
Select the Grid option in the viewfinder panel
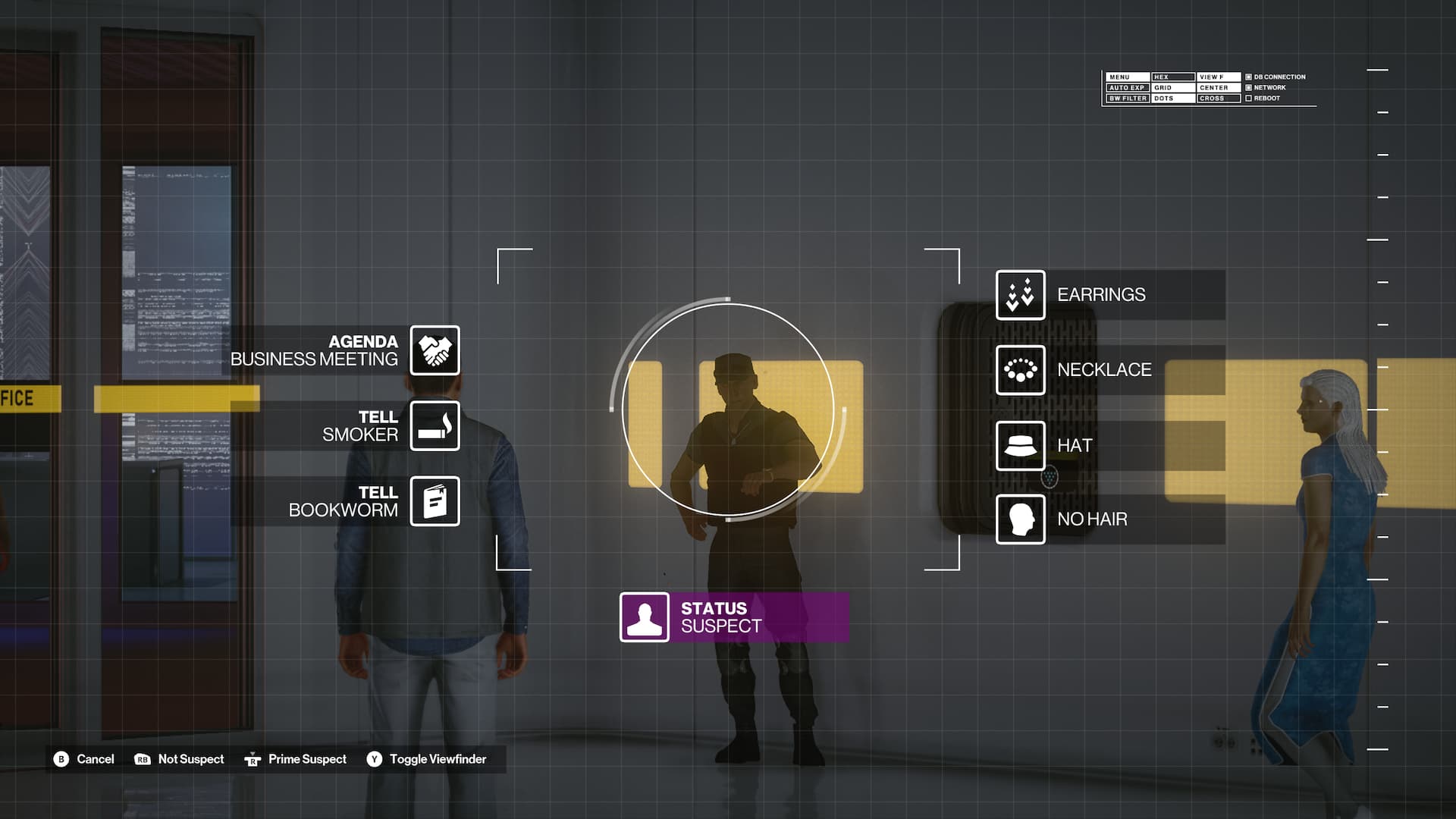[x=1172, y=88]
